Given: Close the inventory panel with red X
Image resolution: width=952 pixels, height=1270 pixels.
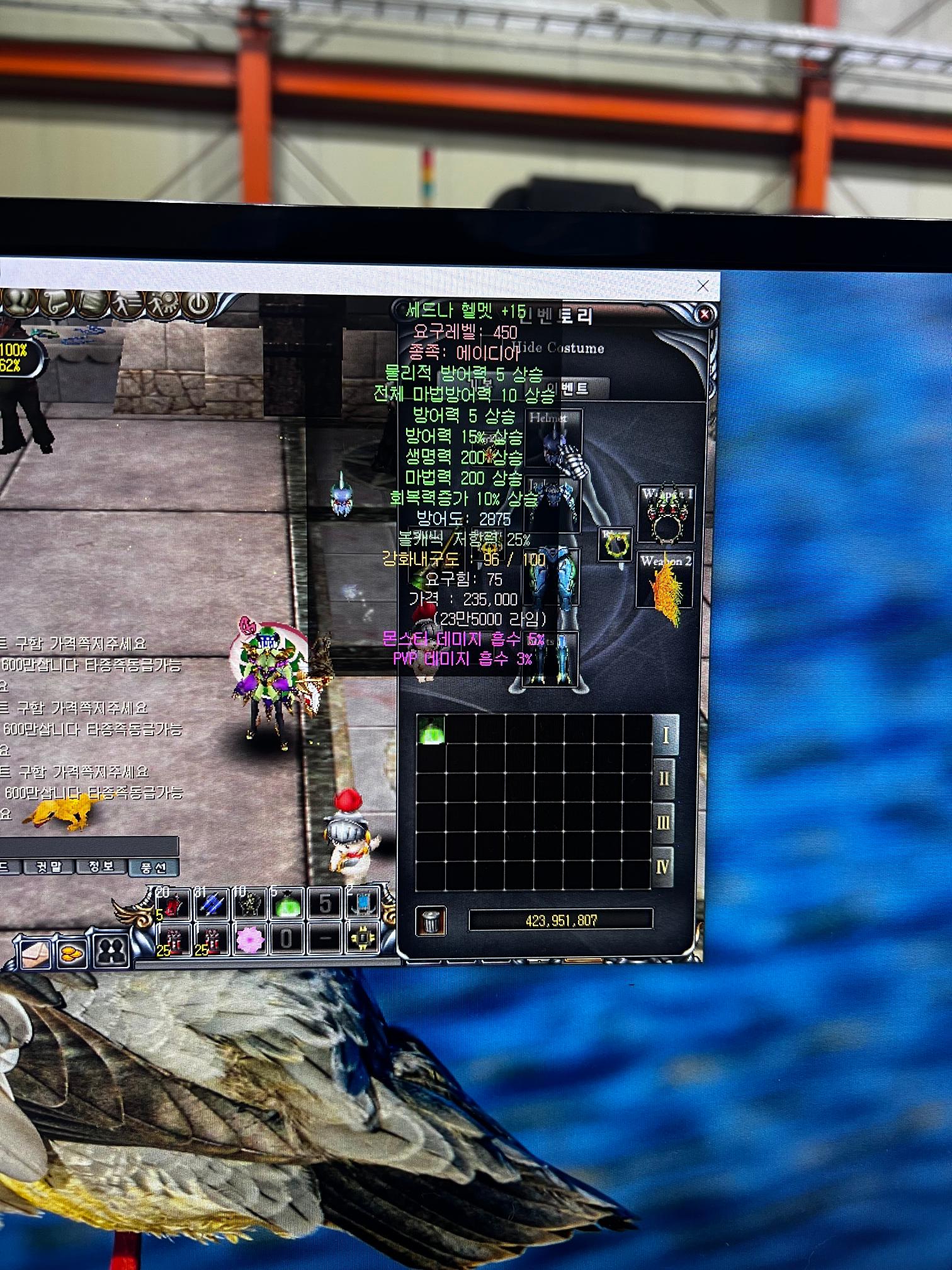Looking at the screenshot, I should [x=705, y=314].
